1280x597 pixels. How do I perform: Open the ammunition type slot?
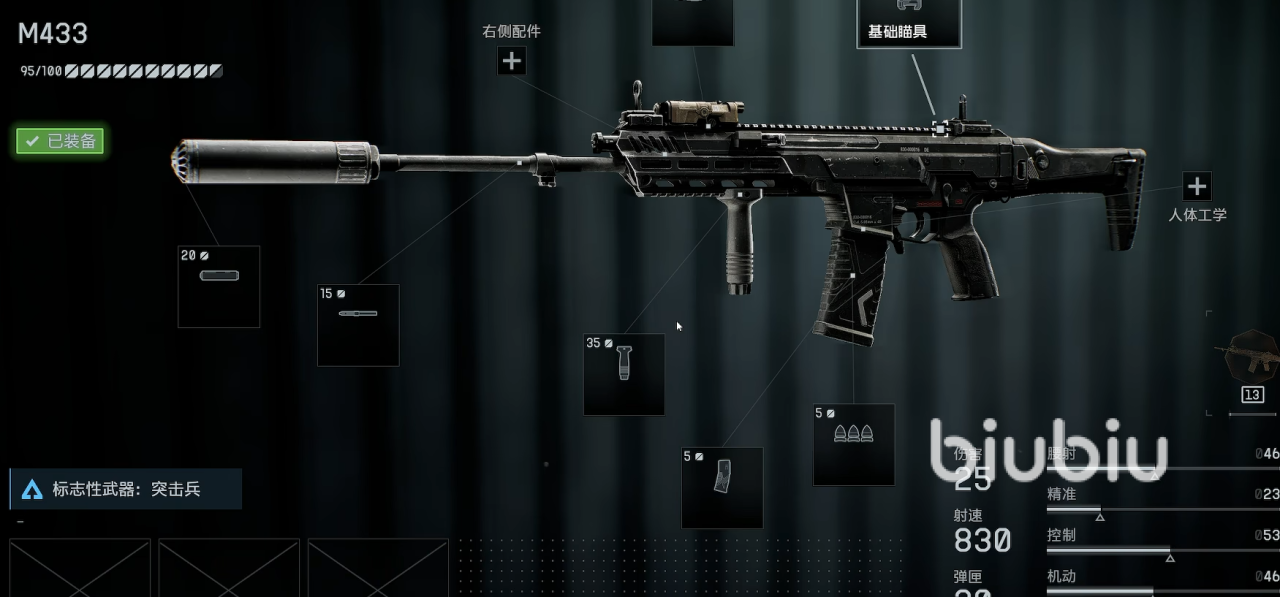point(853,444)
